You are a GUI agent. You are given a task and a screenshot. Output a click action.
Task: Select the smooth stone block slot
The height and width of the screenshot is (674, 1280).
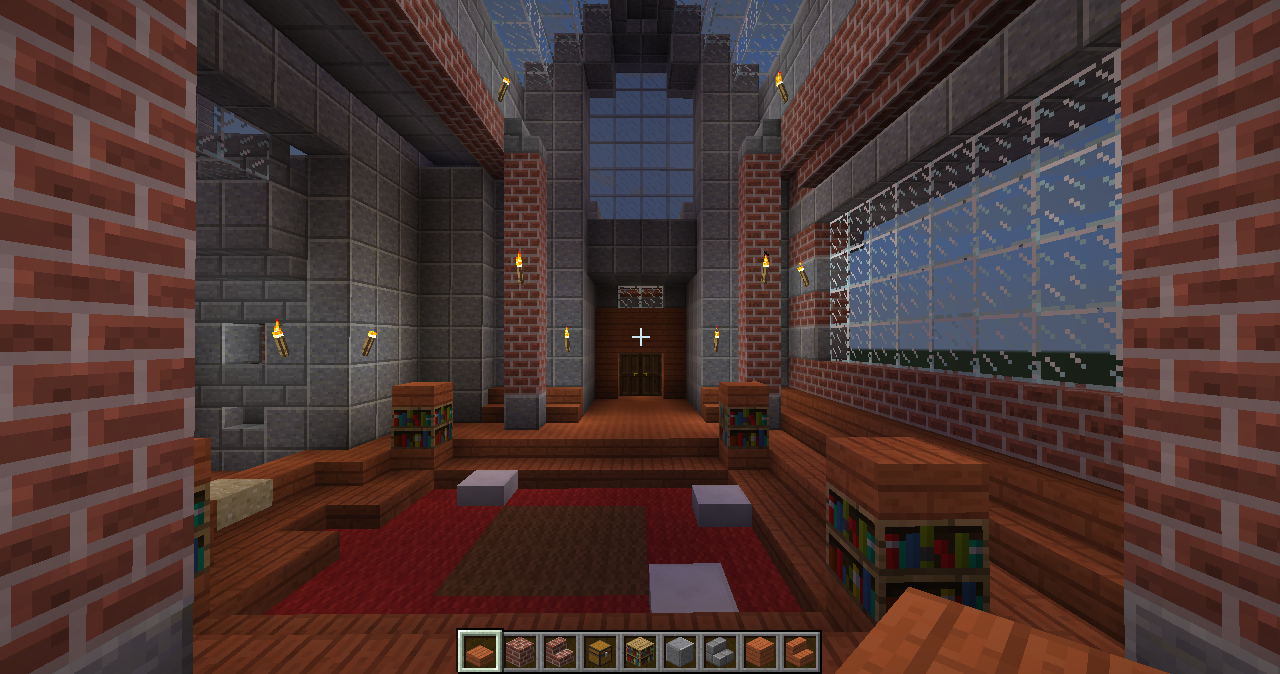(x=679, y=652)
